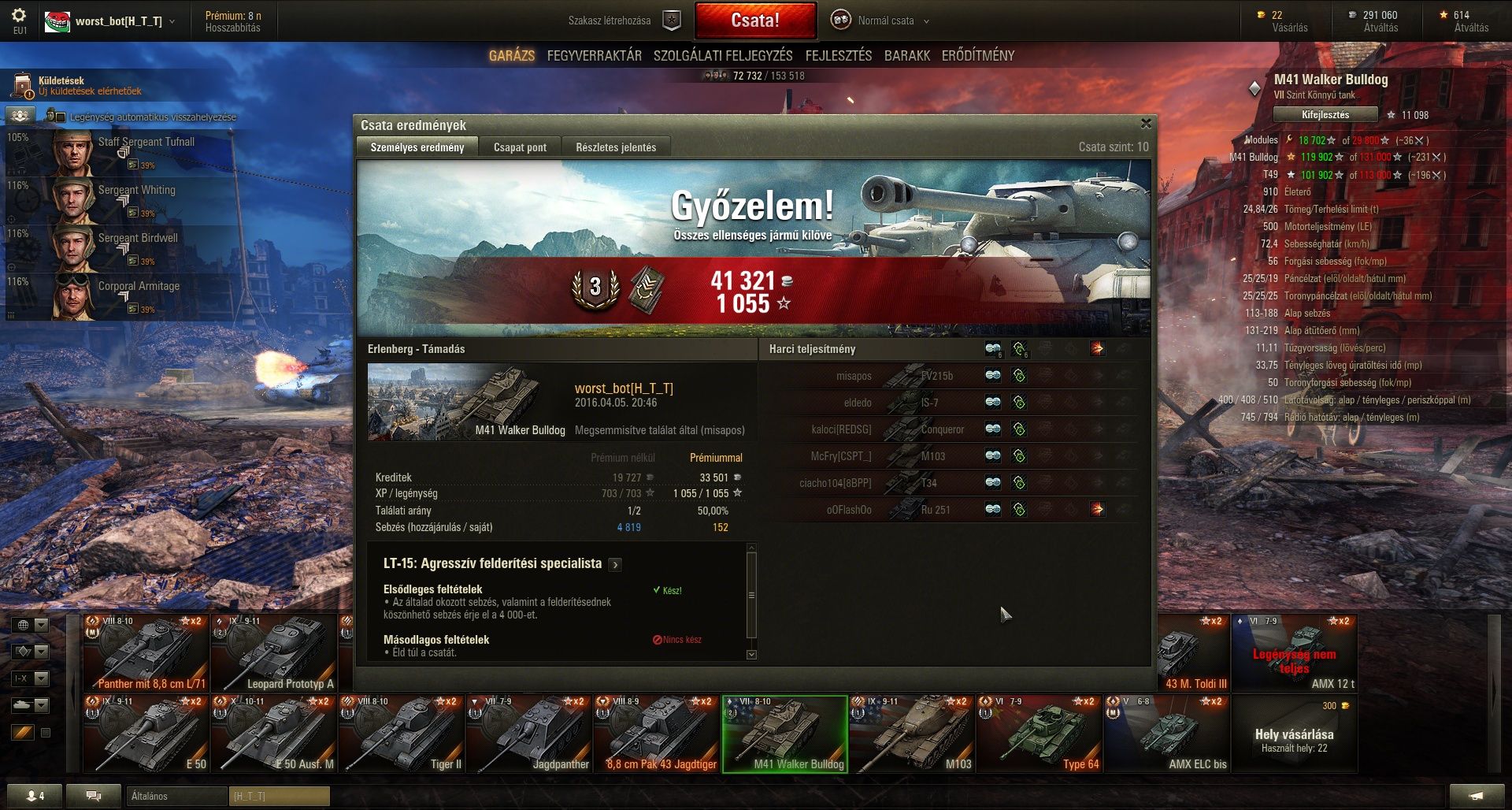Screen dimensions: 1512x810
Task: Open the Részletes jelentés tab
Action: pos(615,147)
